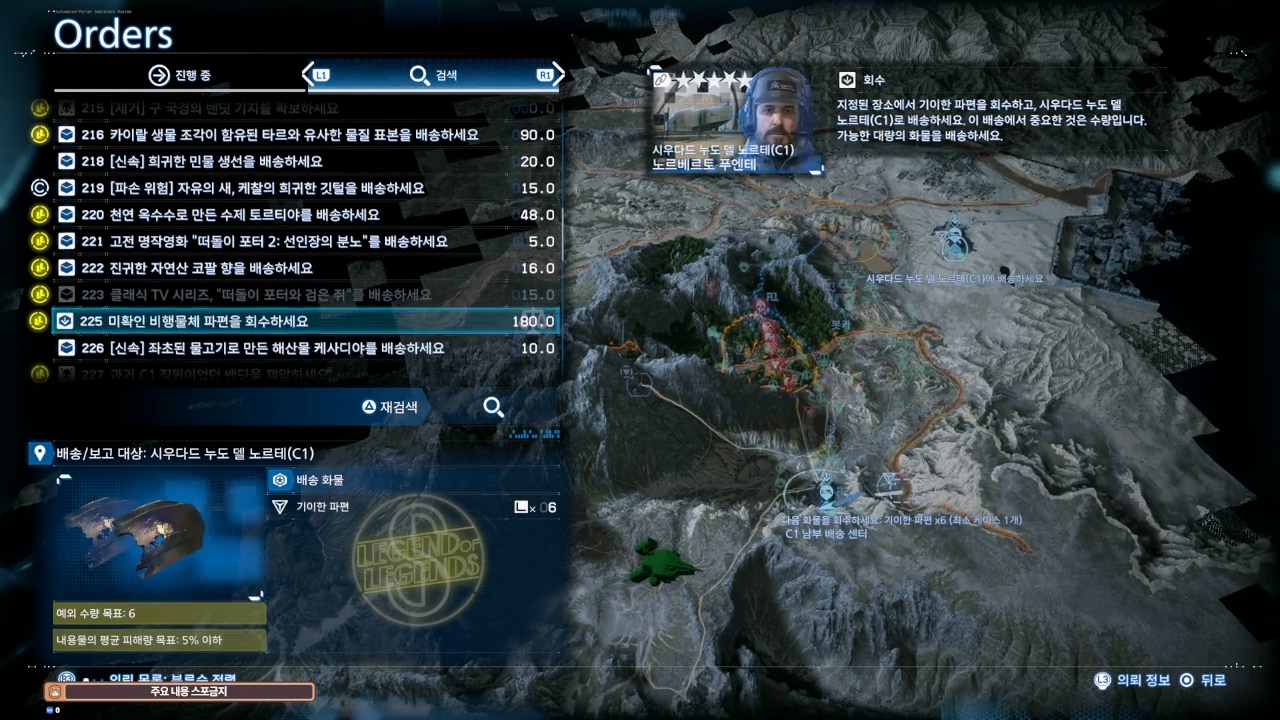This screenshot has width=1280, height=720.
Task: Open Norberto's client portrait card
Action: tap(738, 122)
